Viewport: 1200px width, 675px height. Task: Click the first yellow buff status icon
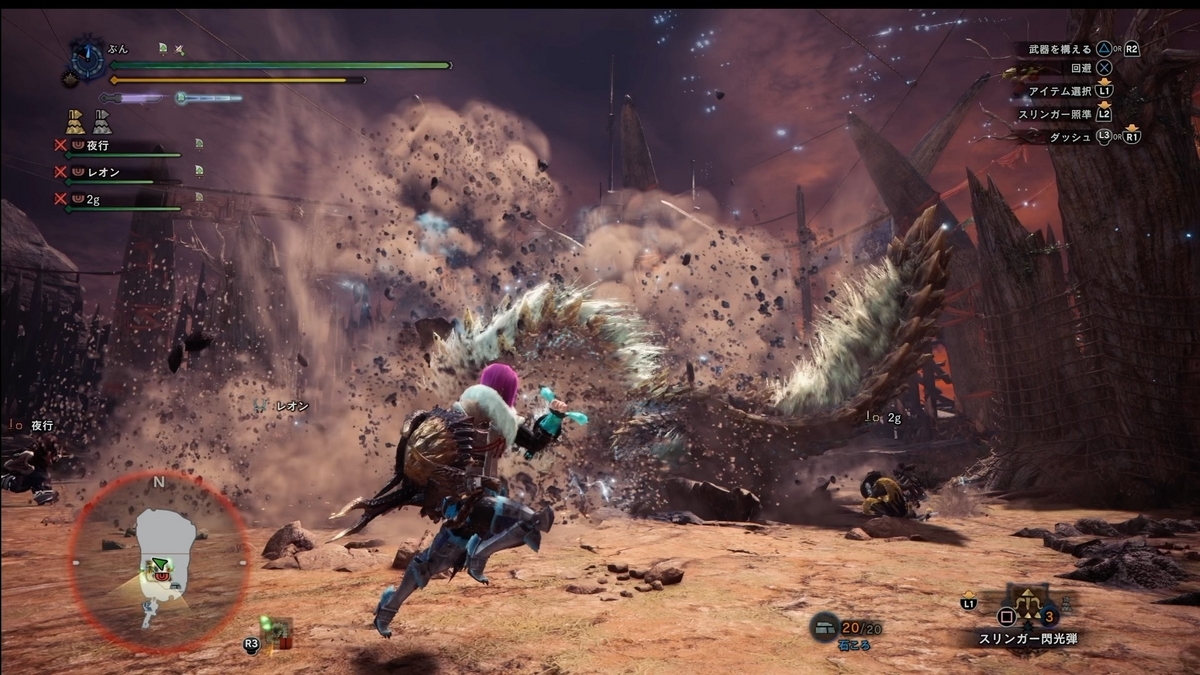point(74,122)
